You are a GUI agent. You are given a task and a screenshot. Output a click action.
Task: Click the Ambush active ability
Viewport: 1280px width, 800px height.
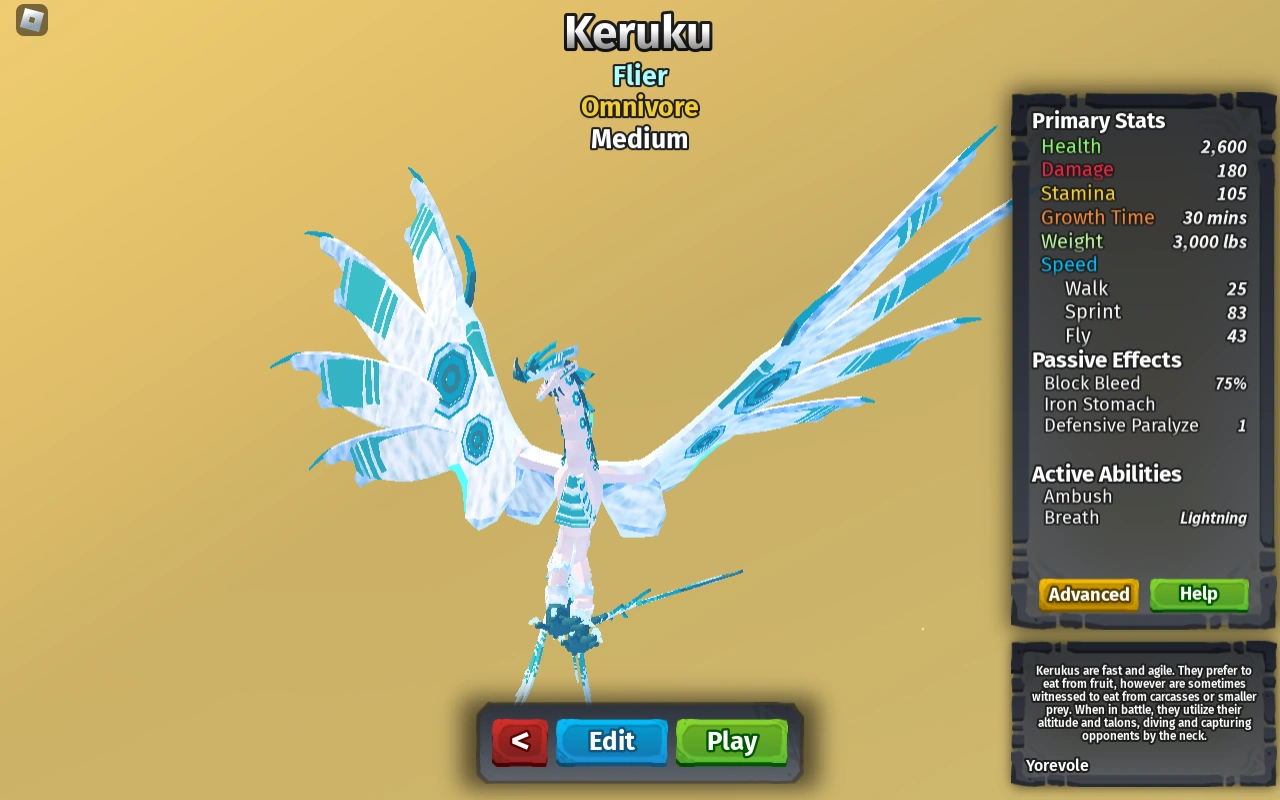tap(1078, 496)
